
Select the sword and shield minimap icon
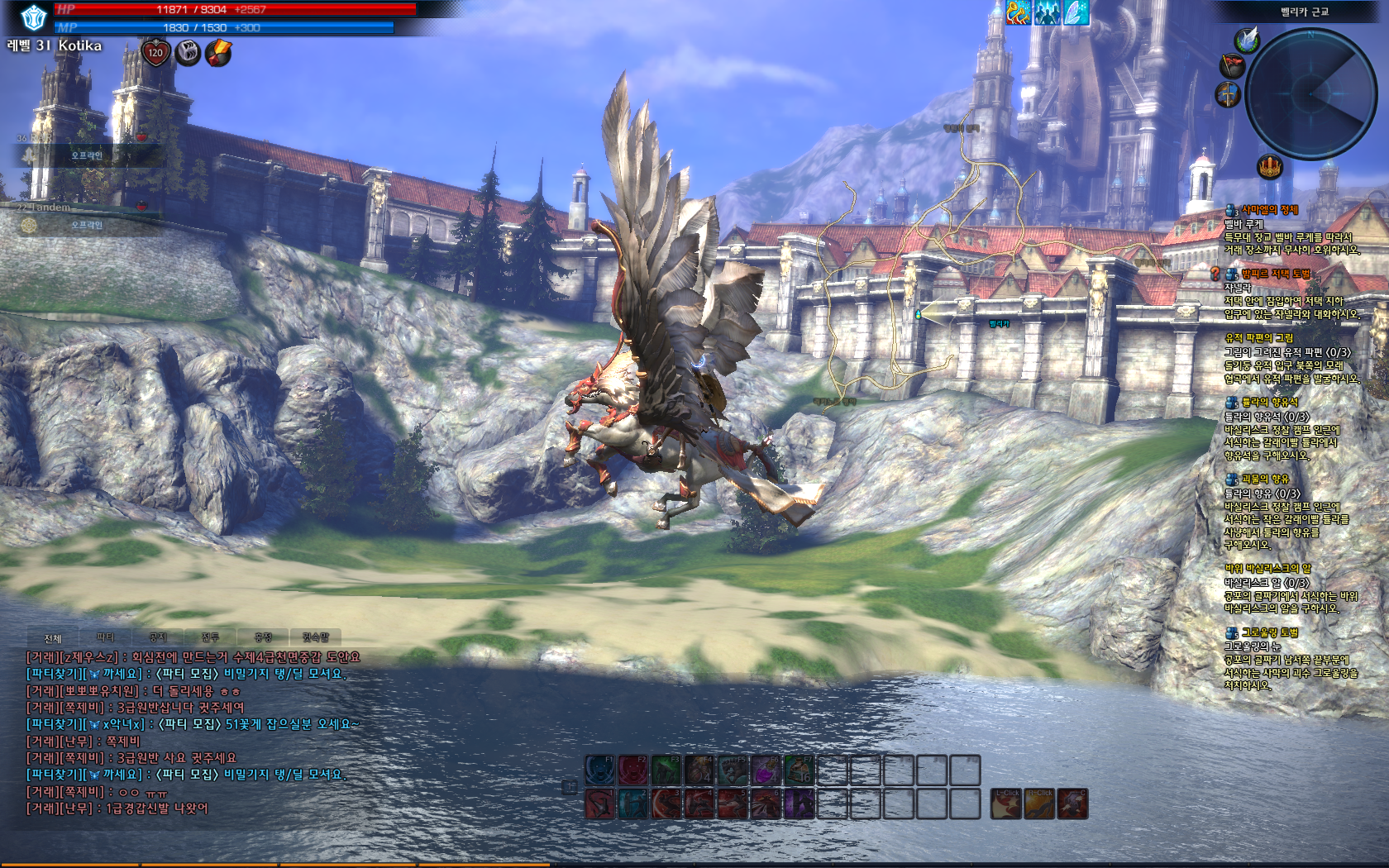coord(1228,94)
